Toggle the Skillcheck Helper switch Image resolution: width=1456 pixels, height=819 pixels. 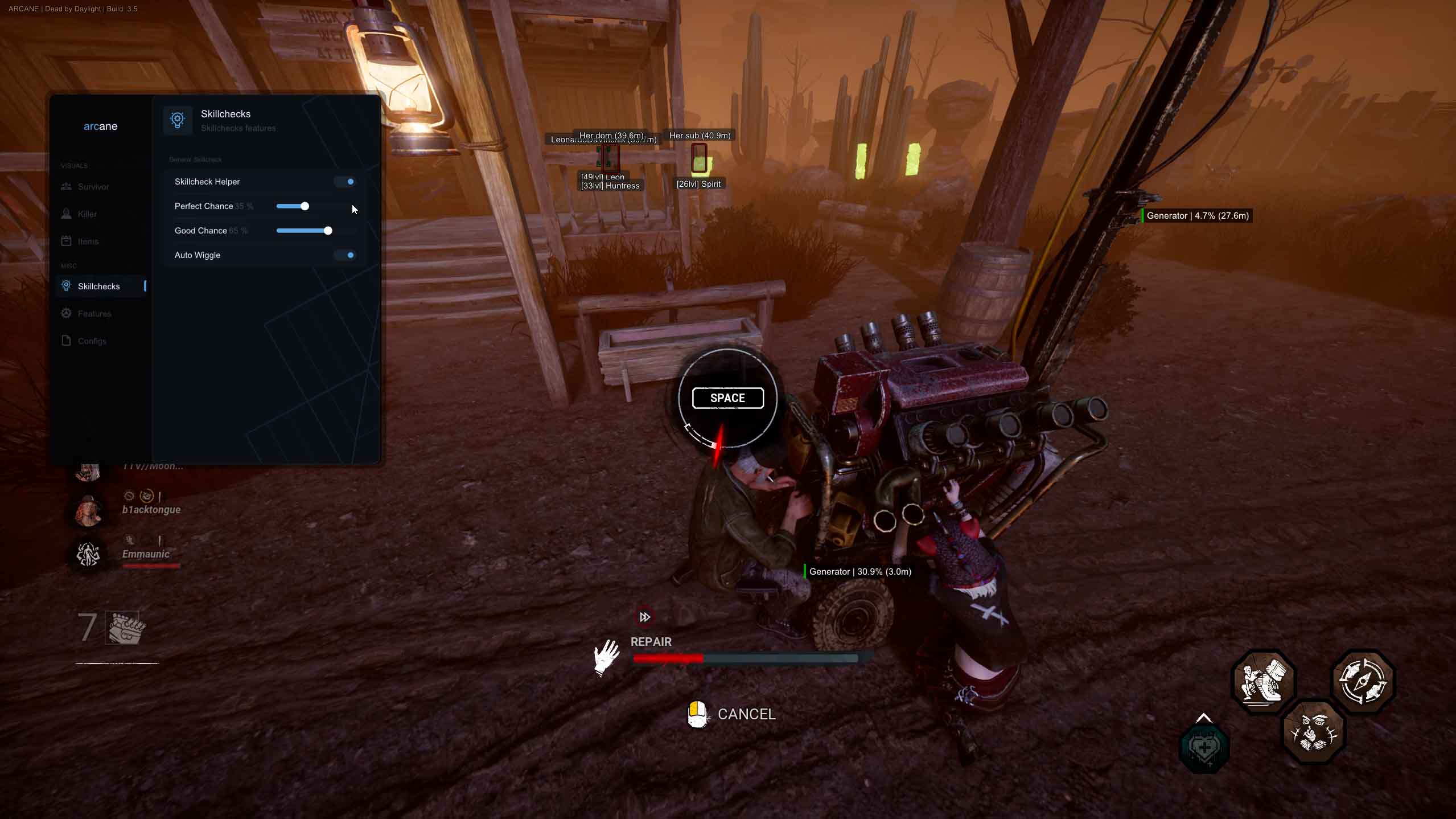point(346,182)
